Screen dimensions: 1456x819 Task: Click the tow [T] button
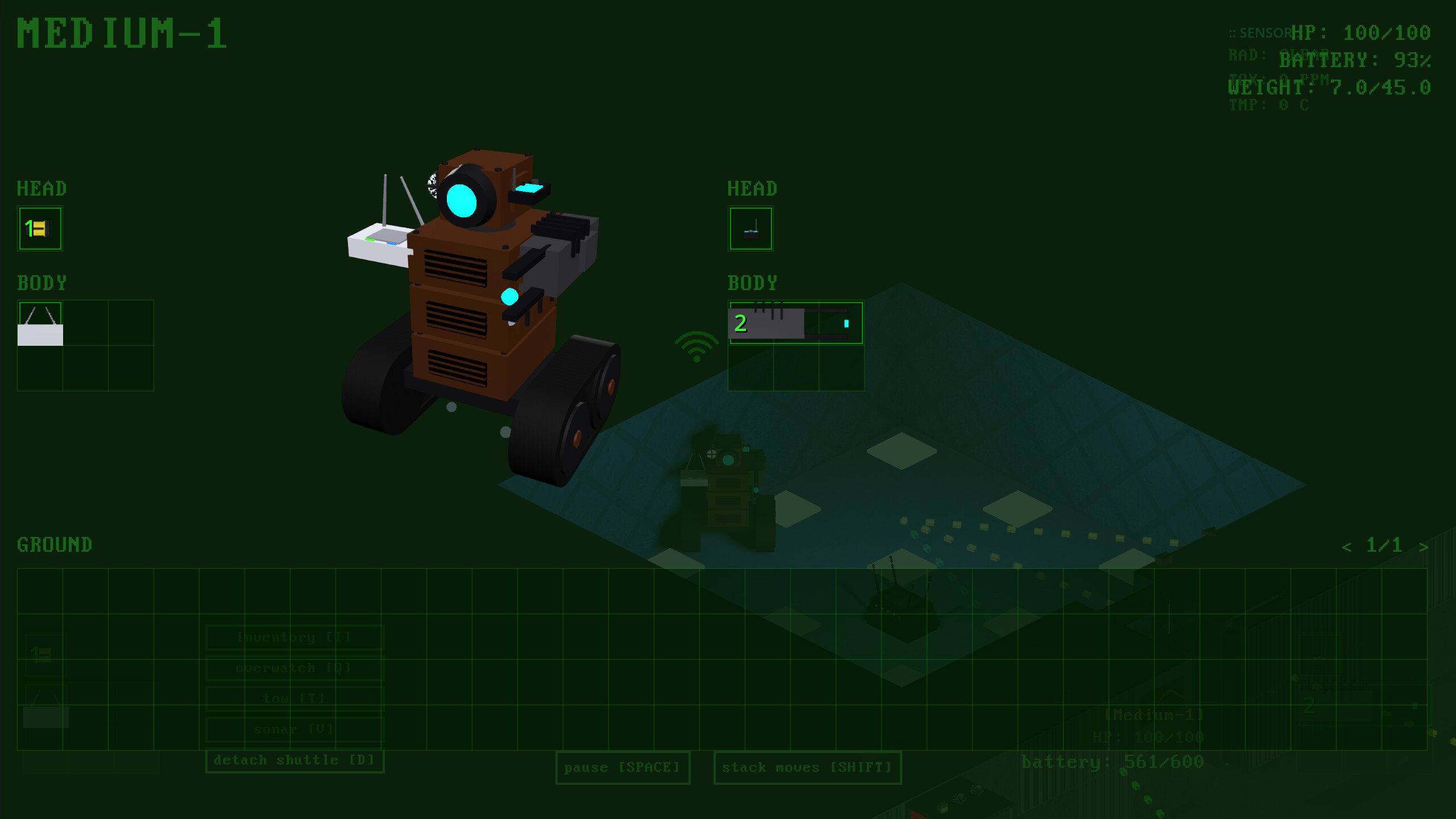[294, 698]
